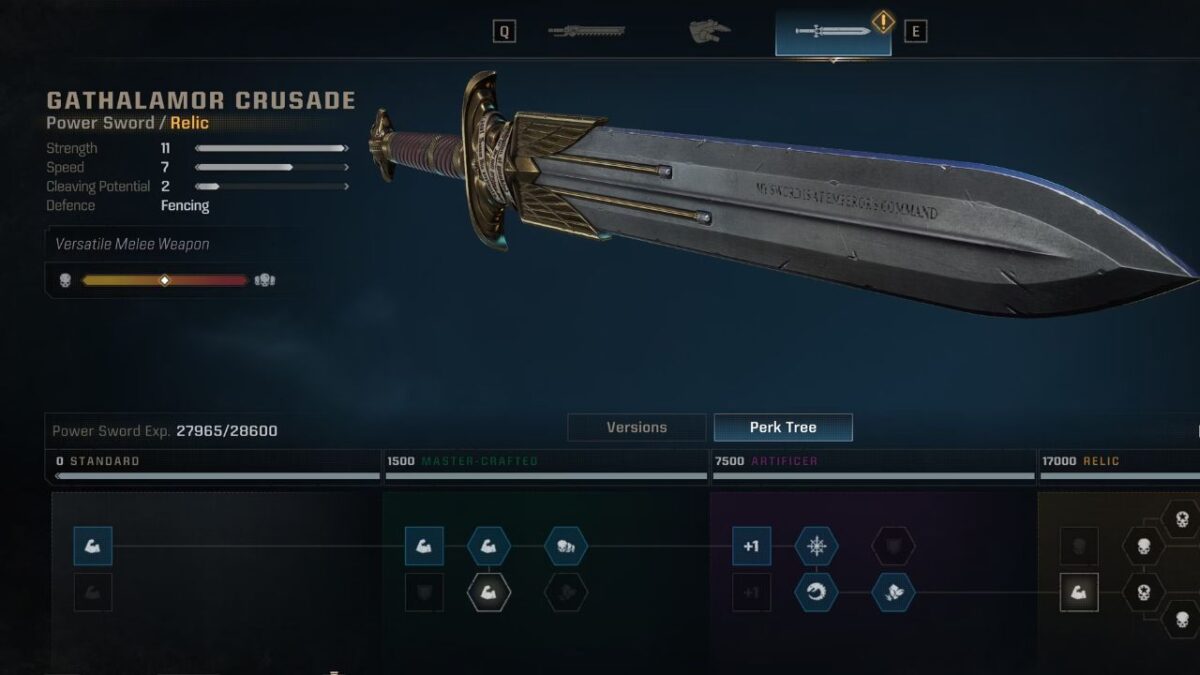Click the white-outlined arm perk in Relic tier
This screenshot has height=675, width=1200.
[x=1079, y=592]
